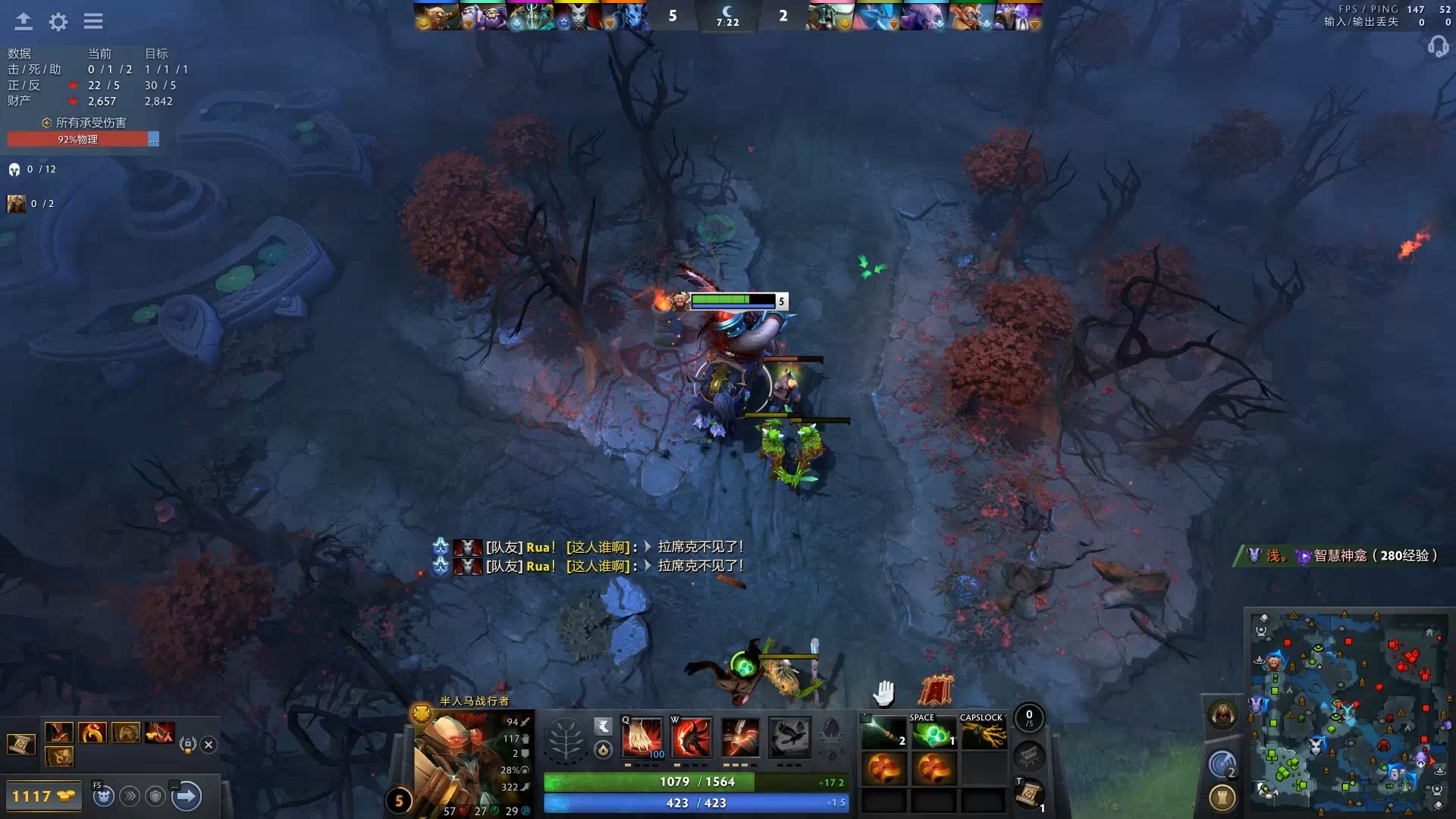
Task: Select the courier icon labeled F5
Action: (104, 797)
